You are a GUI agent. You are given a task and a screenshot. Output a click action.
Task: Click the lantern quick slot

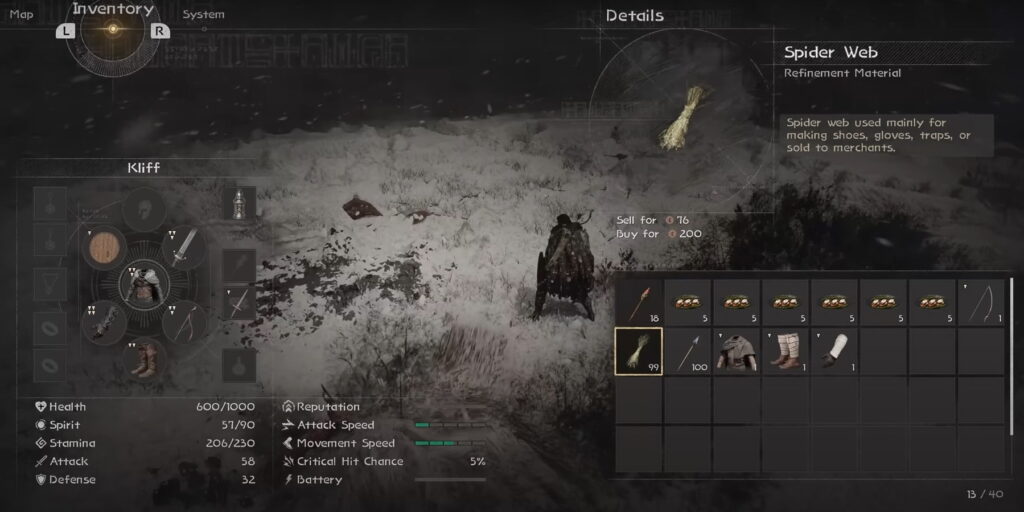(239, 203)
